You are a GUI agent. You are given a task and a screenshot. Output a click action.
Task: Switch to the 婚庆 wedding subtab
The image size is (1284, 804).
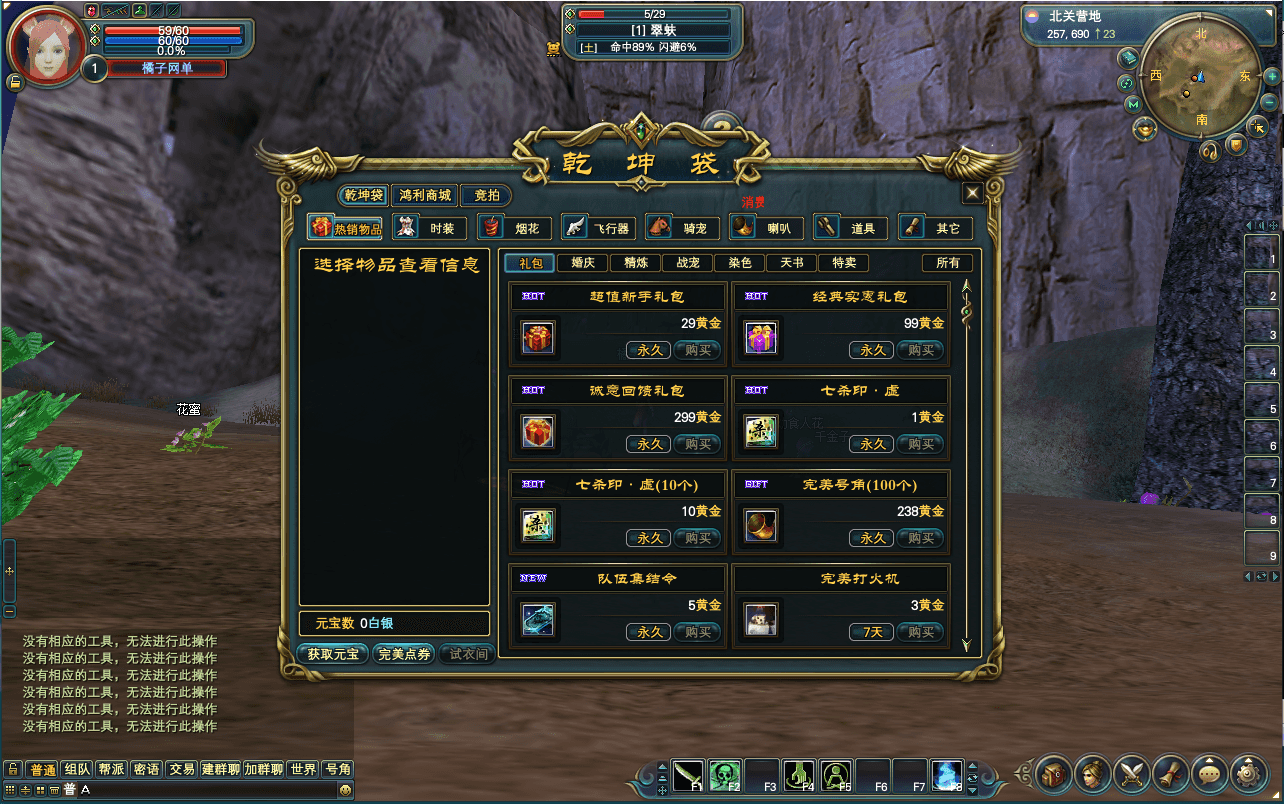582,263
